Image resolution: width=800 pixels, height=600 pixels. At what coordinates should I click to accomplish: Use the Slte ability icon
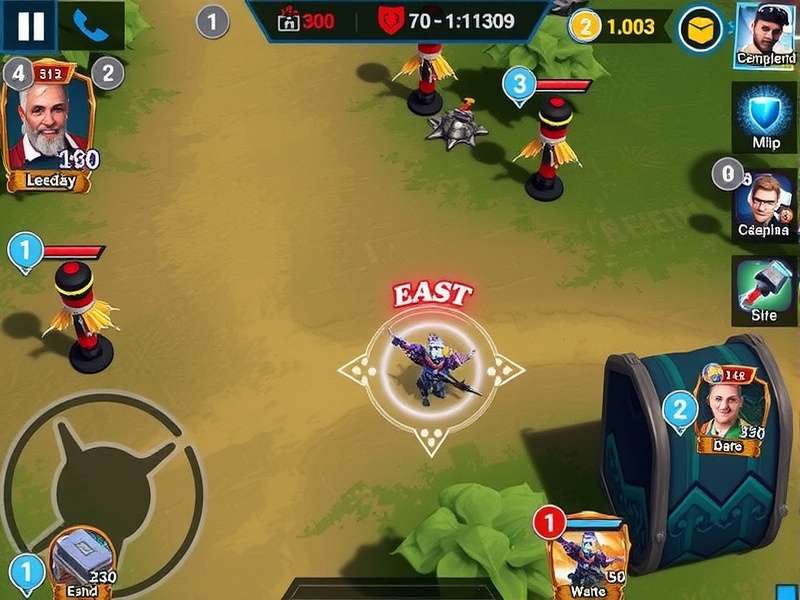click(765, 289)
